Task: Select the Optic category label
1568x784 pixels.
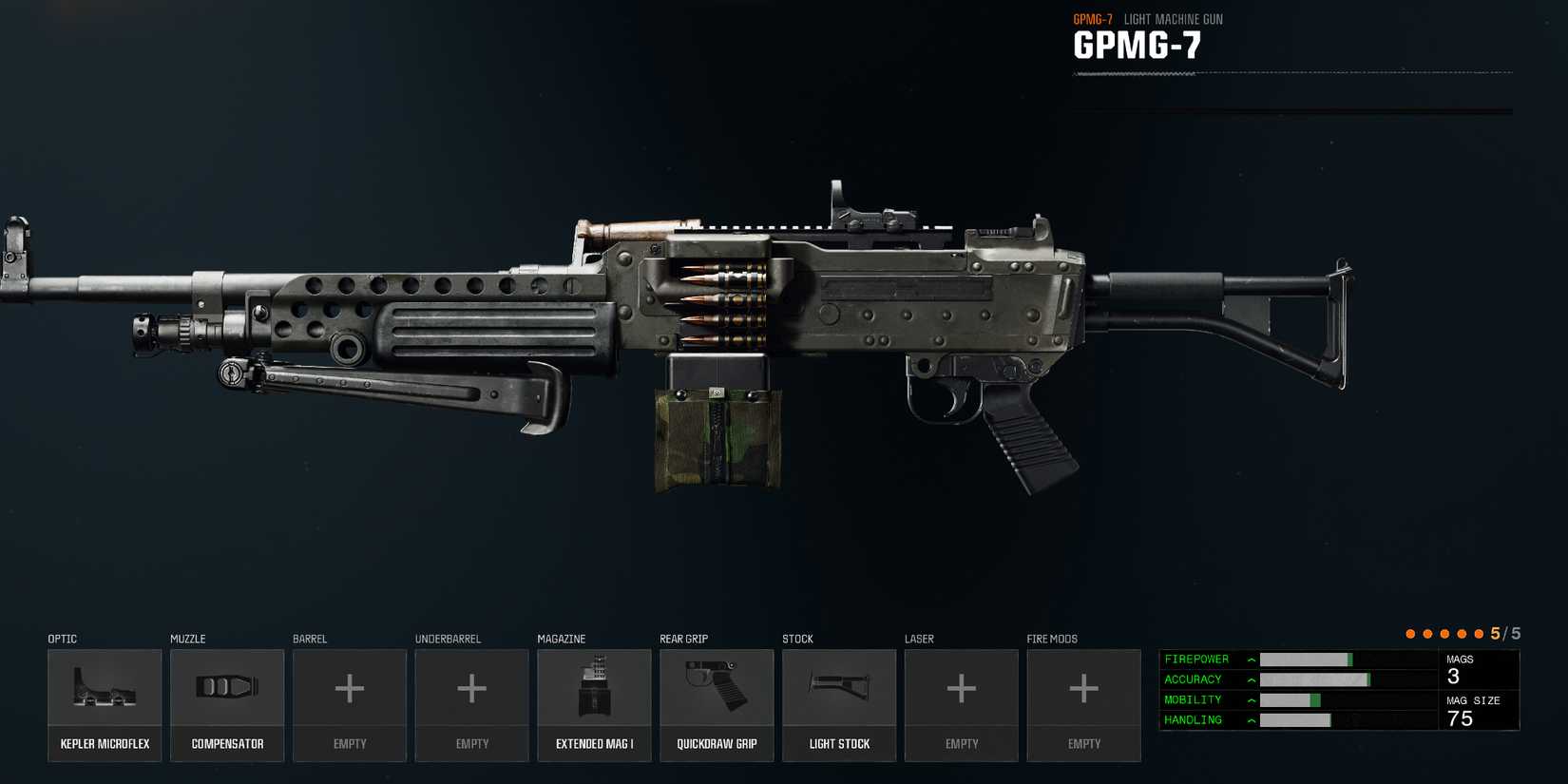Action: click(x=62, y=639)
